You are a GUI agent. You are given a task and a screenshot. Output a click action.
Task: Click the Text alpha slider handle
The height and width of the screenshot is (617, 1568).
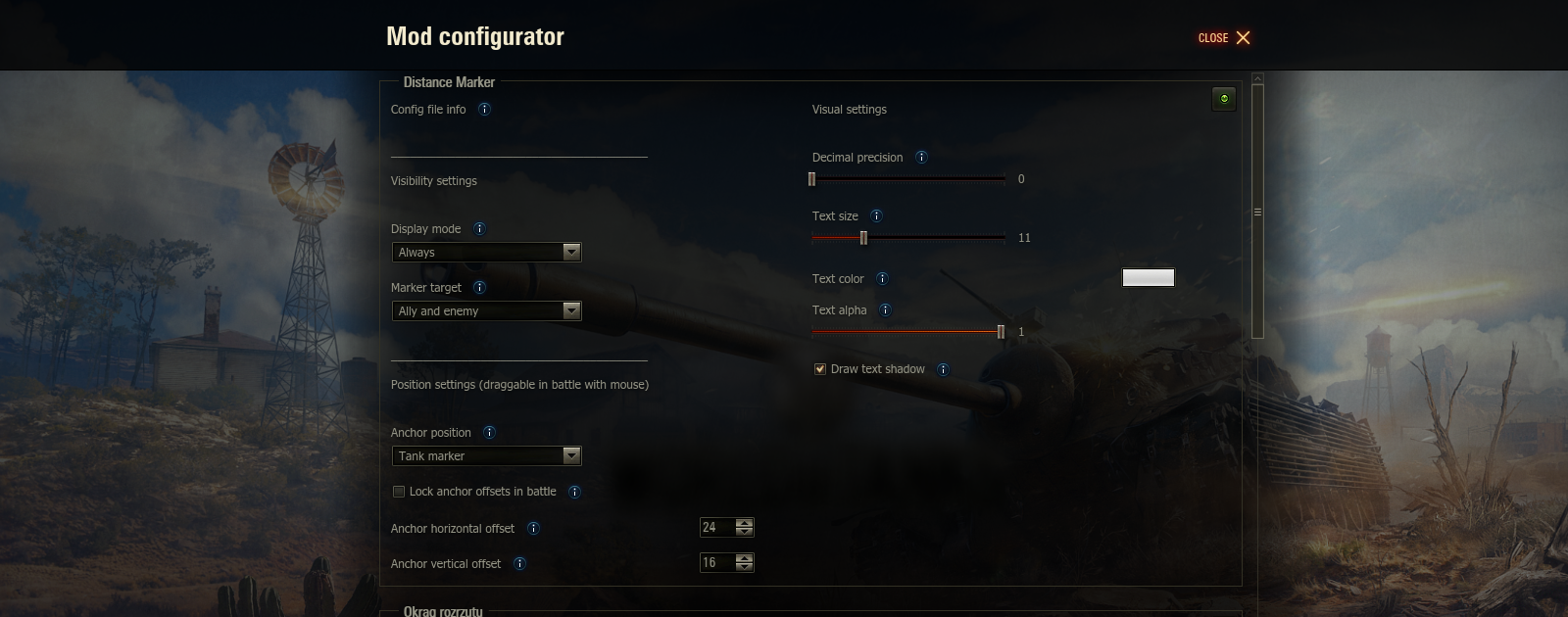coord(1001,332)
